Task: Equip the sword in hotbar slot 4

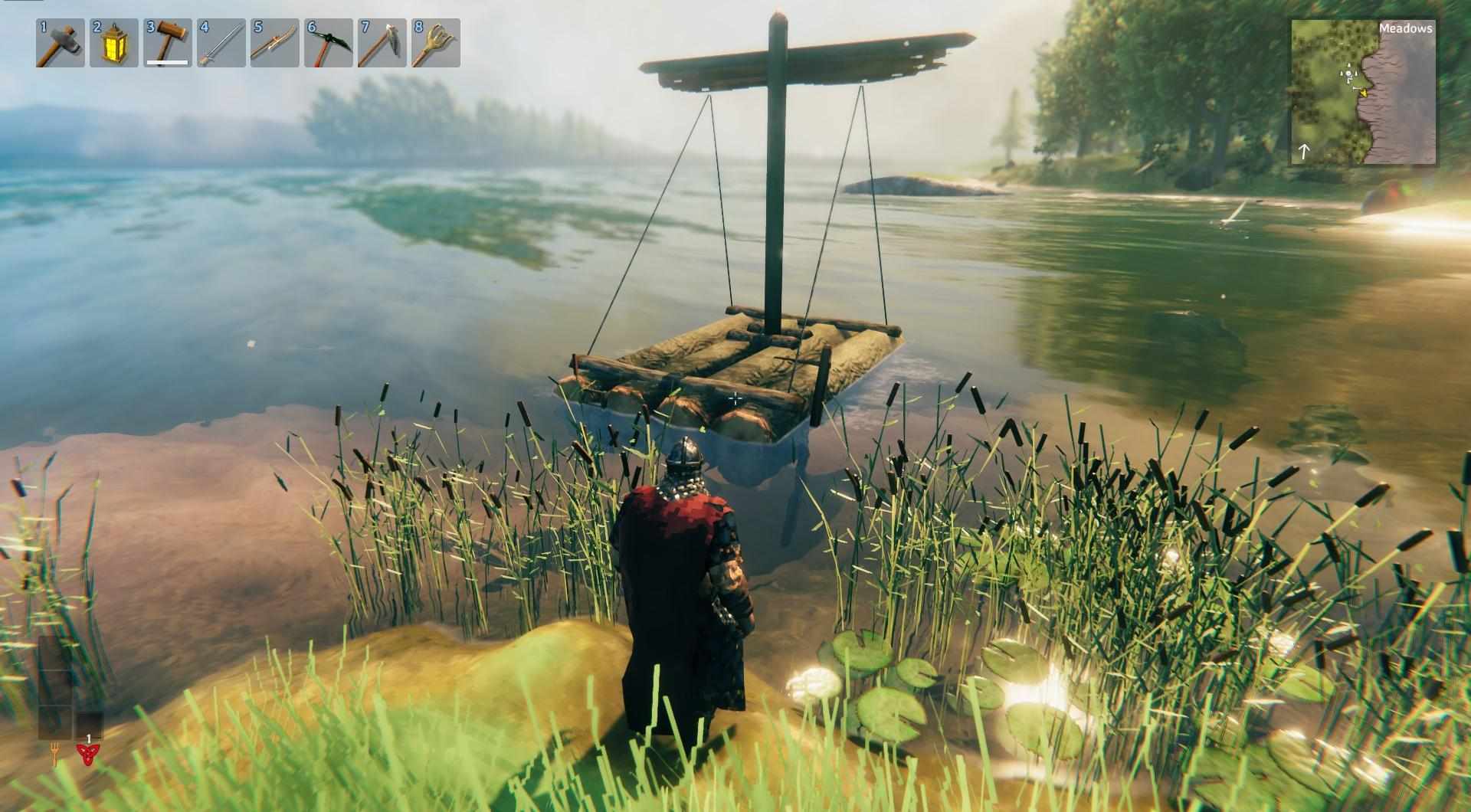Action: pyautogui.click(x=221, y=43)
